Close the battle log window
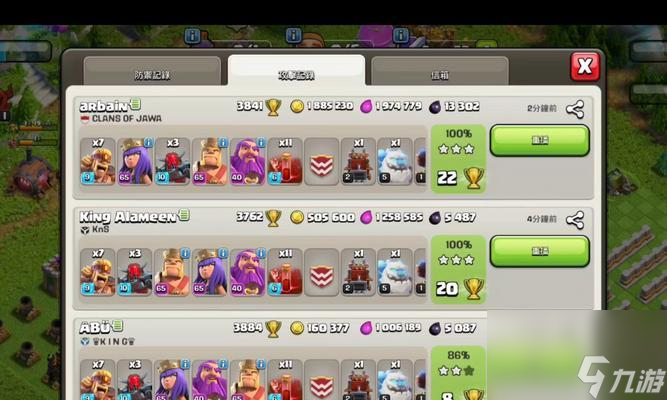 pyautogui.click(x=584, y=67)
